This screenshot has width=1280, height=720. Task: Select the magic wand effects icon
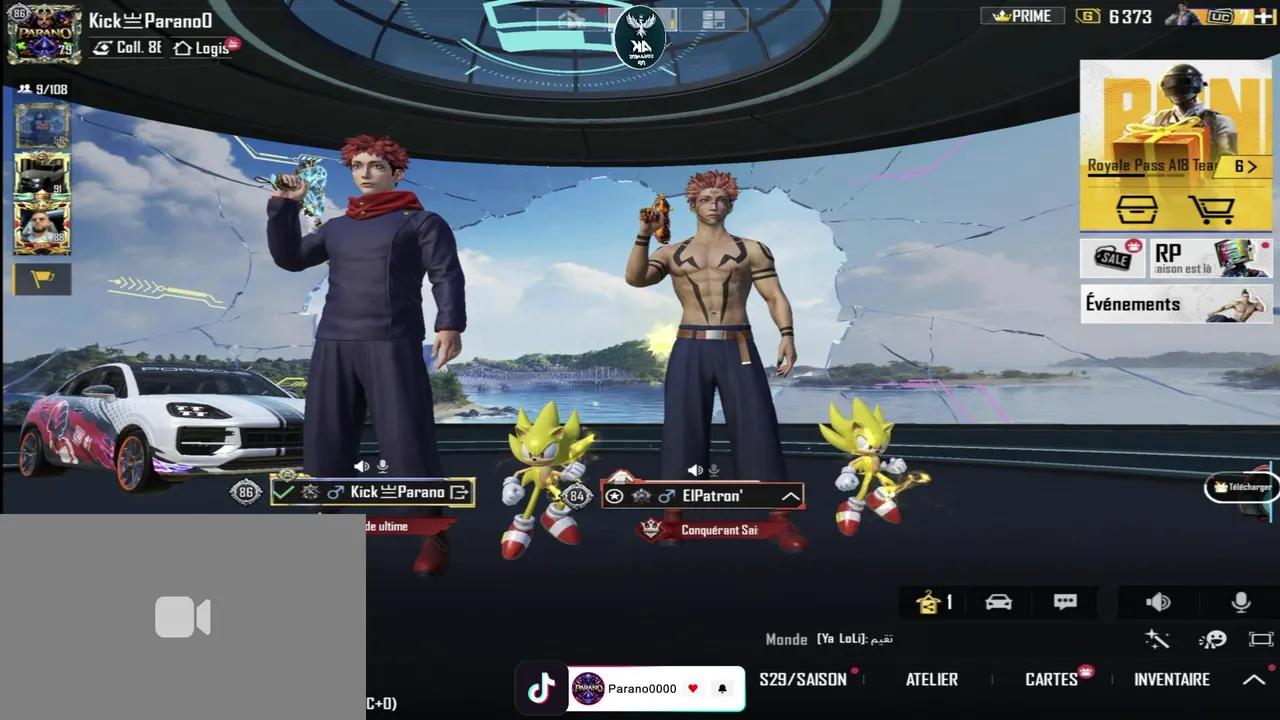[1157, 640]
